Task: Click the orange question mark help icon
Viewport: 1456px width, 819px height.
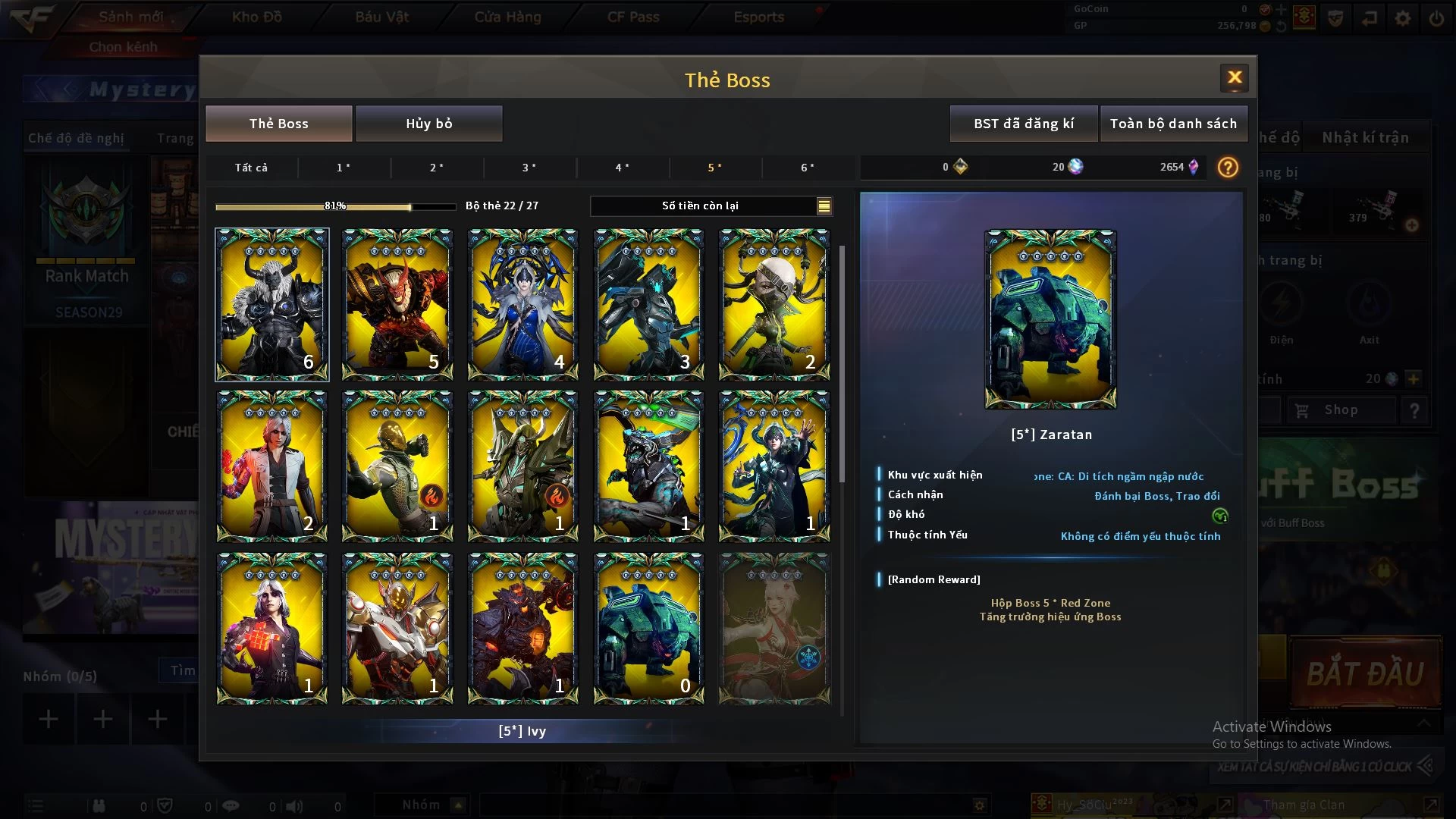Action: click(1227, 167)
